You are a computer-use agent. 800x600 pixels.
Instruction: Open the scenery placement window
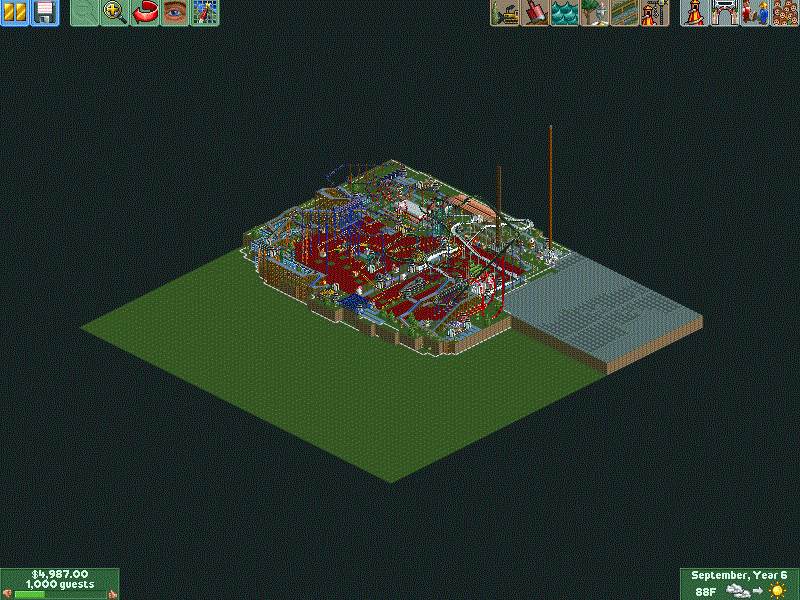(595, 13)
